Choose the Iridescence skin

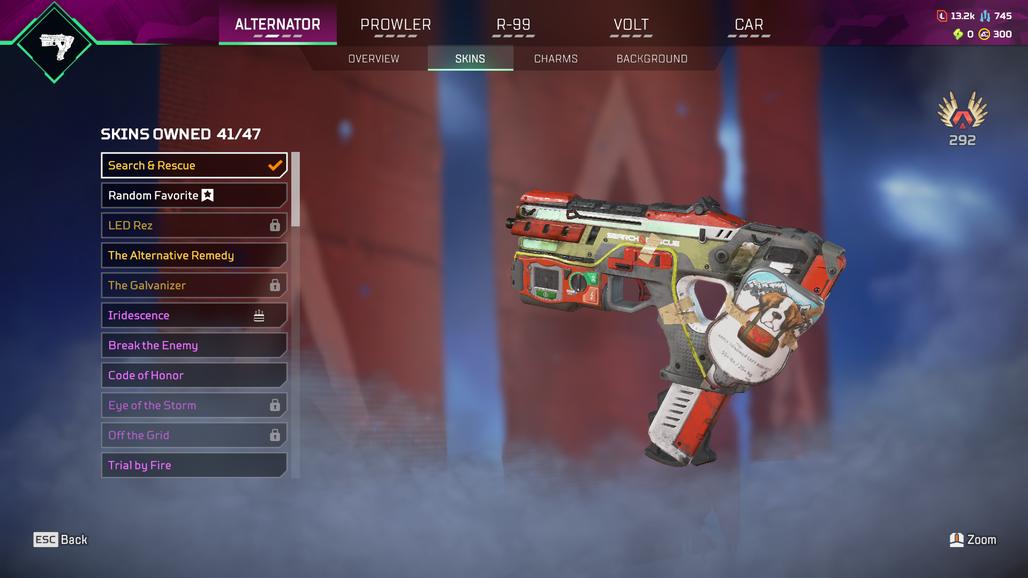[194, 315]
